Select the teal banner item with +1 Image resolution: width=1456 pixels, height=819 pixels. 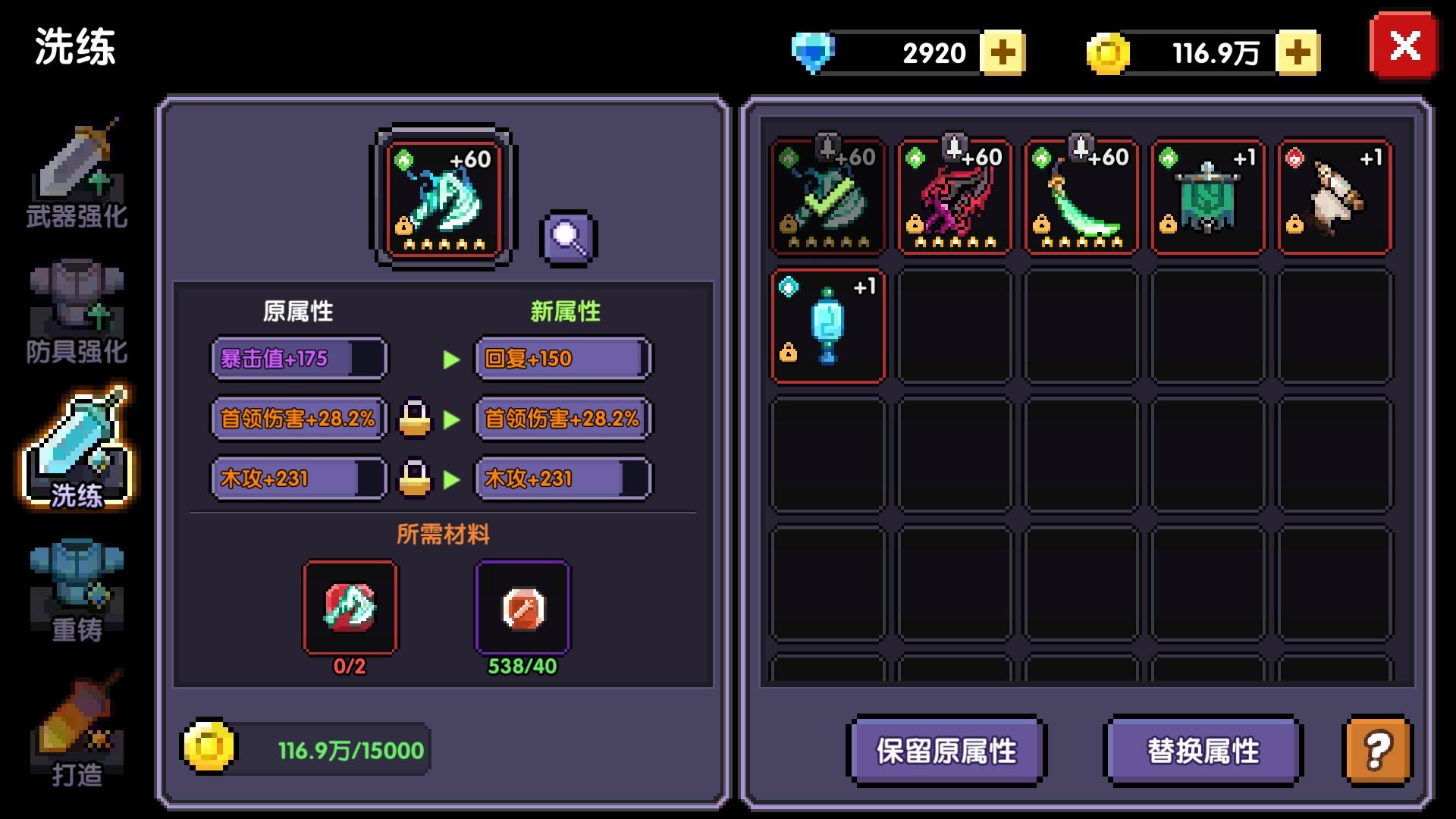point(1207,196)
